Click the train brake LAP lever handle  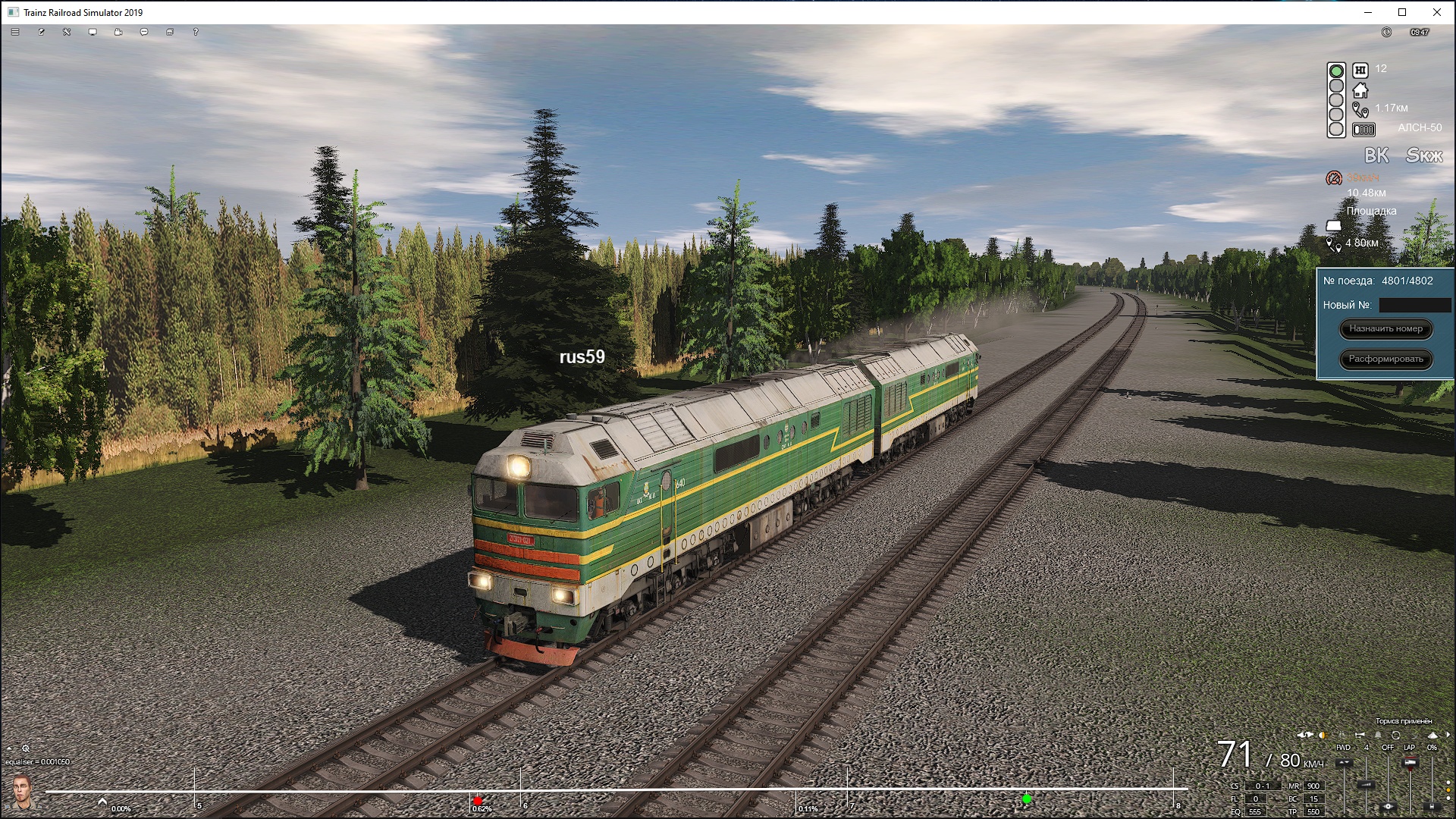[1410, 762]
